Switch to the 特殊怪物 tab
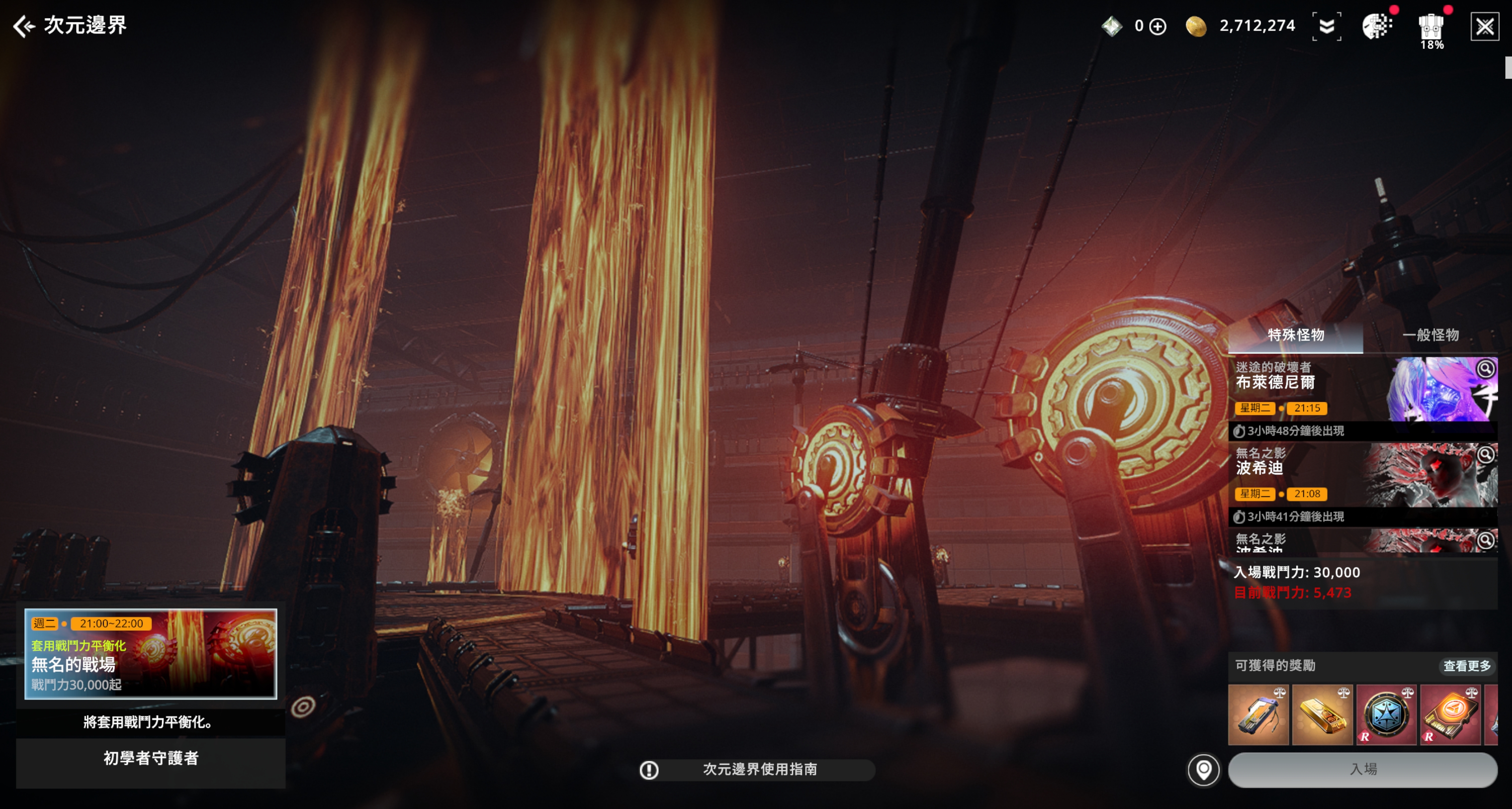Image resolution: width=1512 pixels, height=809 pixels. [1295, 335]
